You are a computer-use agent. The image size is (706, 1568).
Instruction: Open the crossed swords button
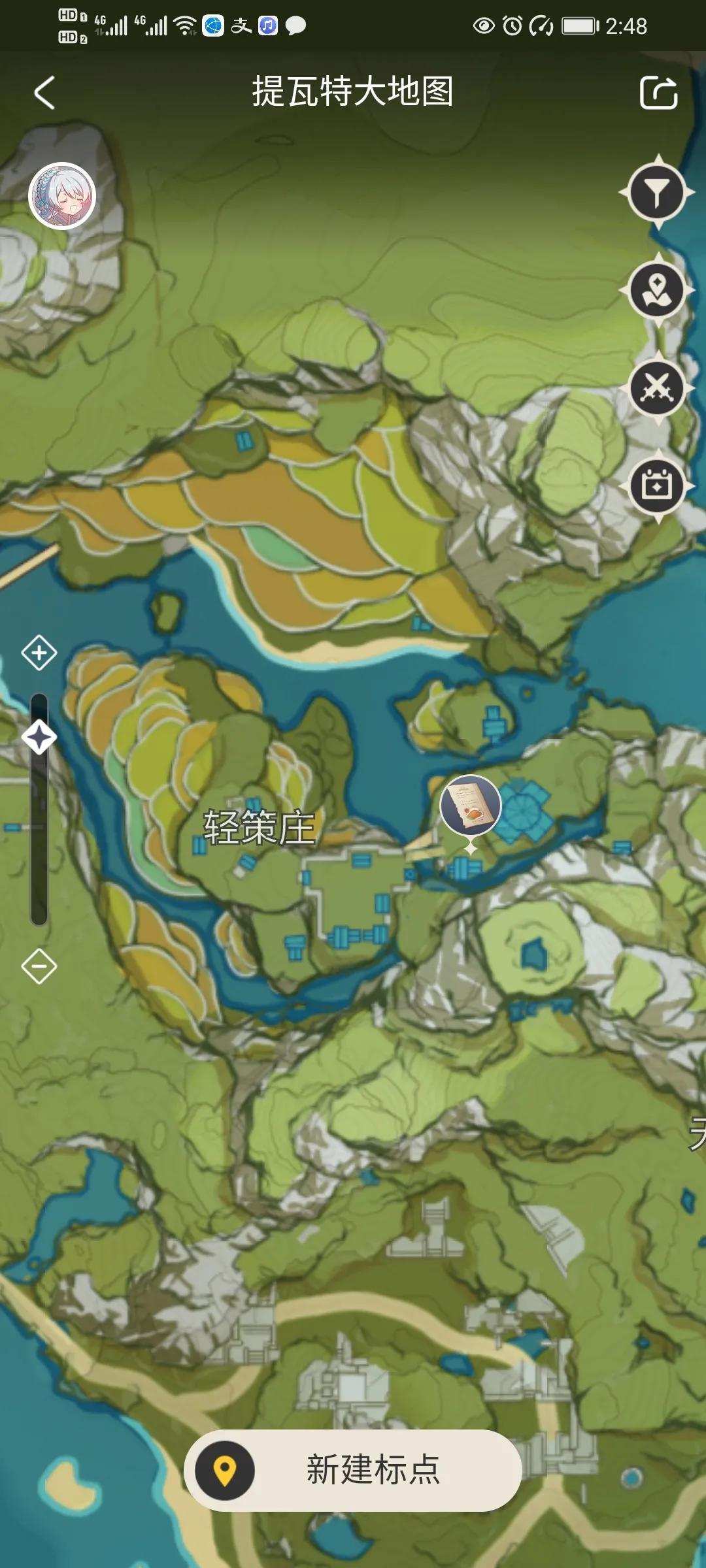[x=657, y=388]
